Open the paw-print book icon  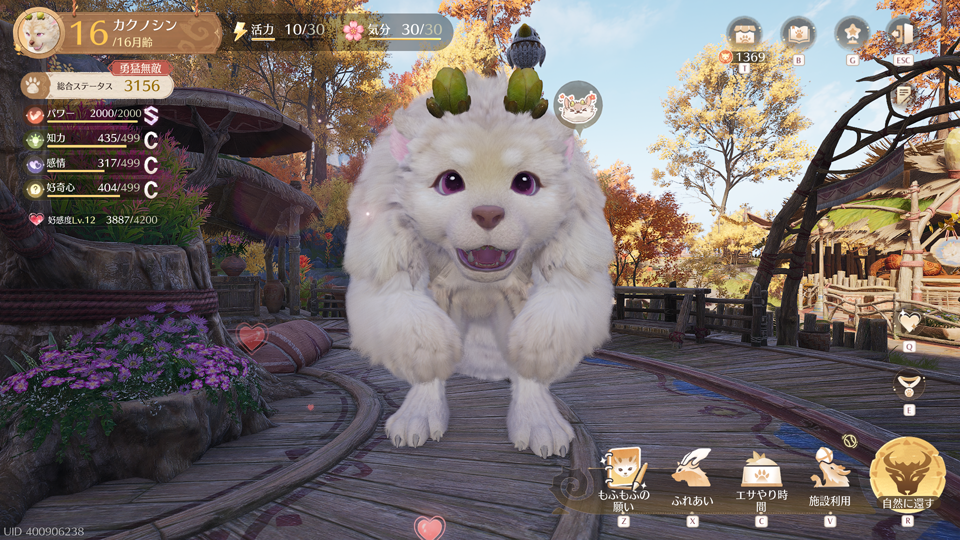[x=798, y=34]
